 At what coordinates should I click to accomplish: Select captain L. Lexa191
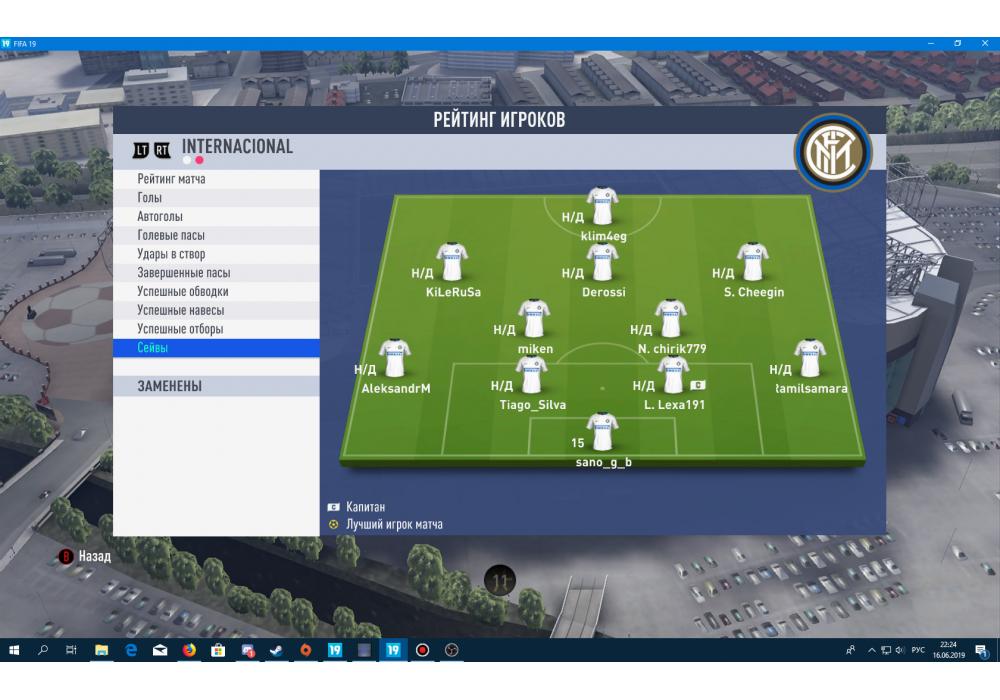click(x=673, y=376)
